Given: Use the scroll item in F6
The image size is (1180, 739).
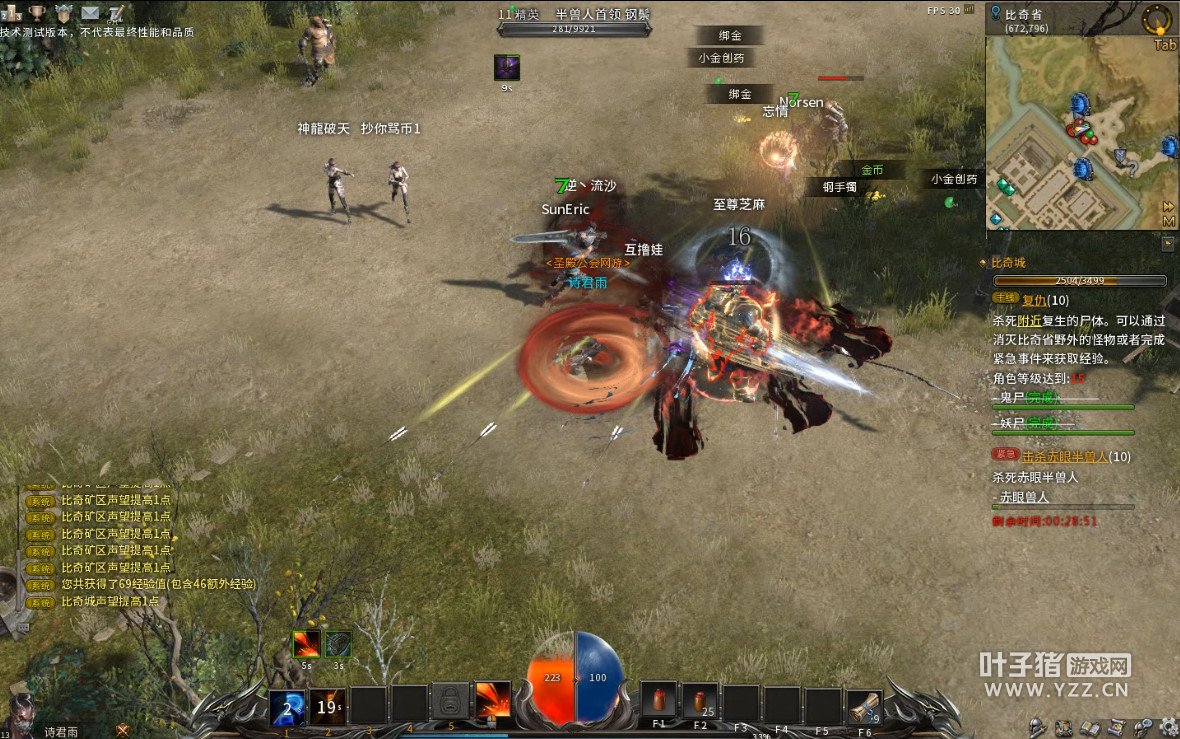Looking at the screenshot, I should point(864,707).
